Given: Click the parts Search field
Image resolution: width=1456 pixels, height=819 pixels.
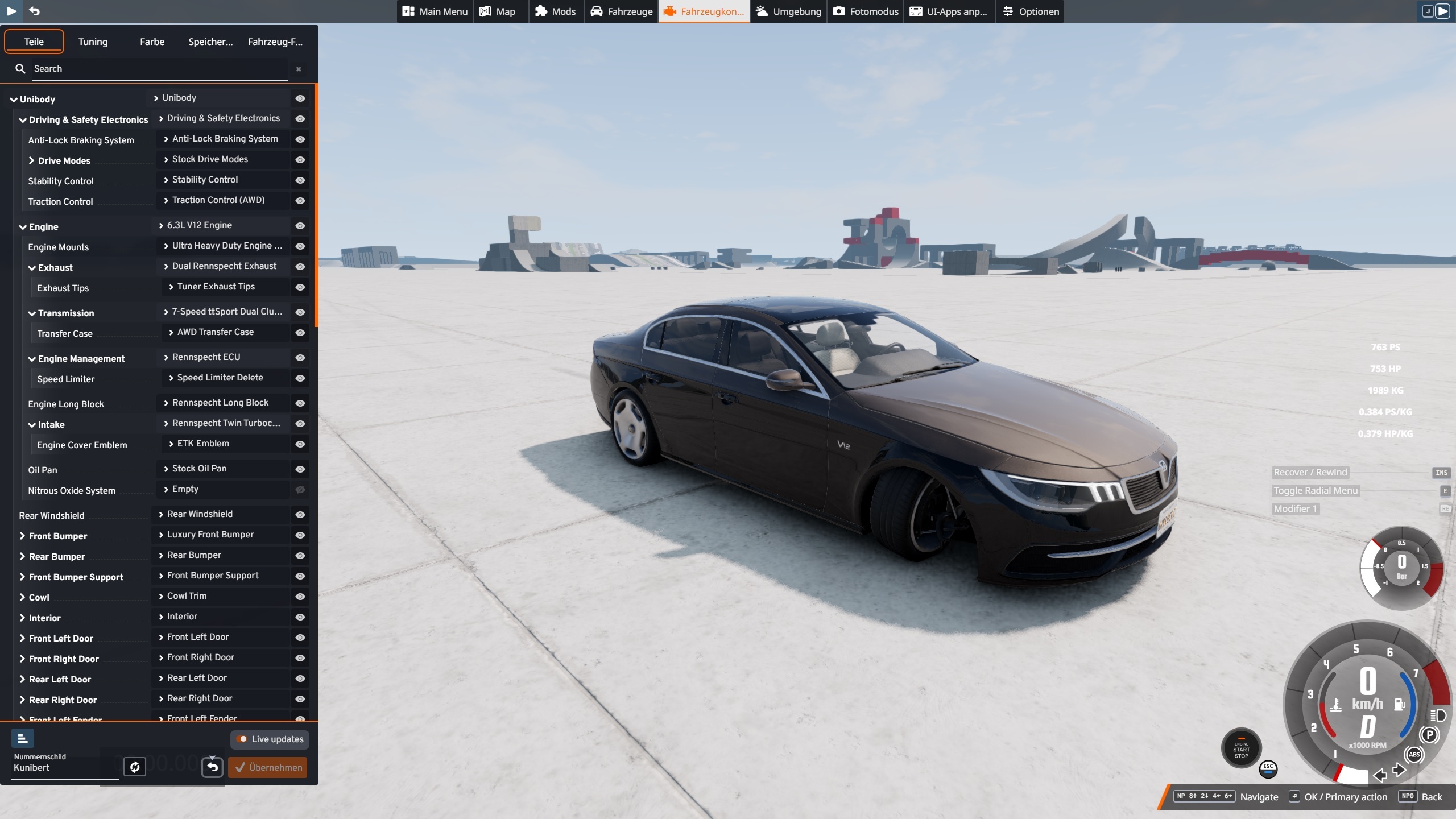Looking at the screenshot, I should click(x=159, y=69).
